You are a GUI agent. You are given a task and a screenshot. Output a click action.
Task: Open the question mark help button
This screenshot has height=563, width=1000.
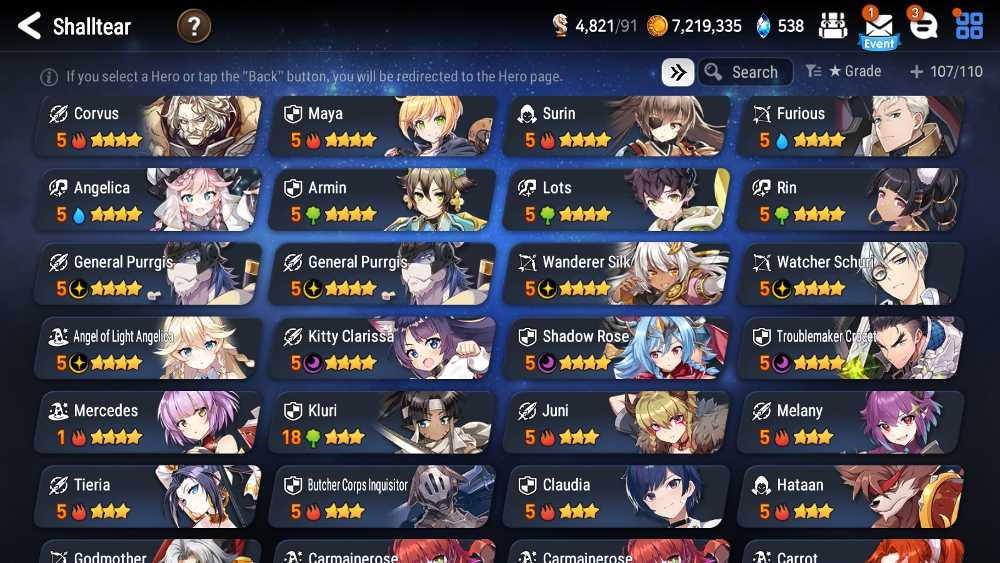pyautogui.click(x=194, y=26)
